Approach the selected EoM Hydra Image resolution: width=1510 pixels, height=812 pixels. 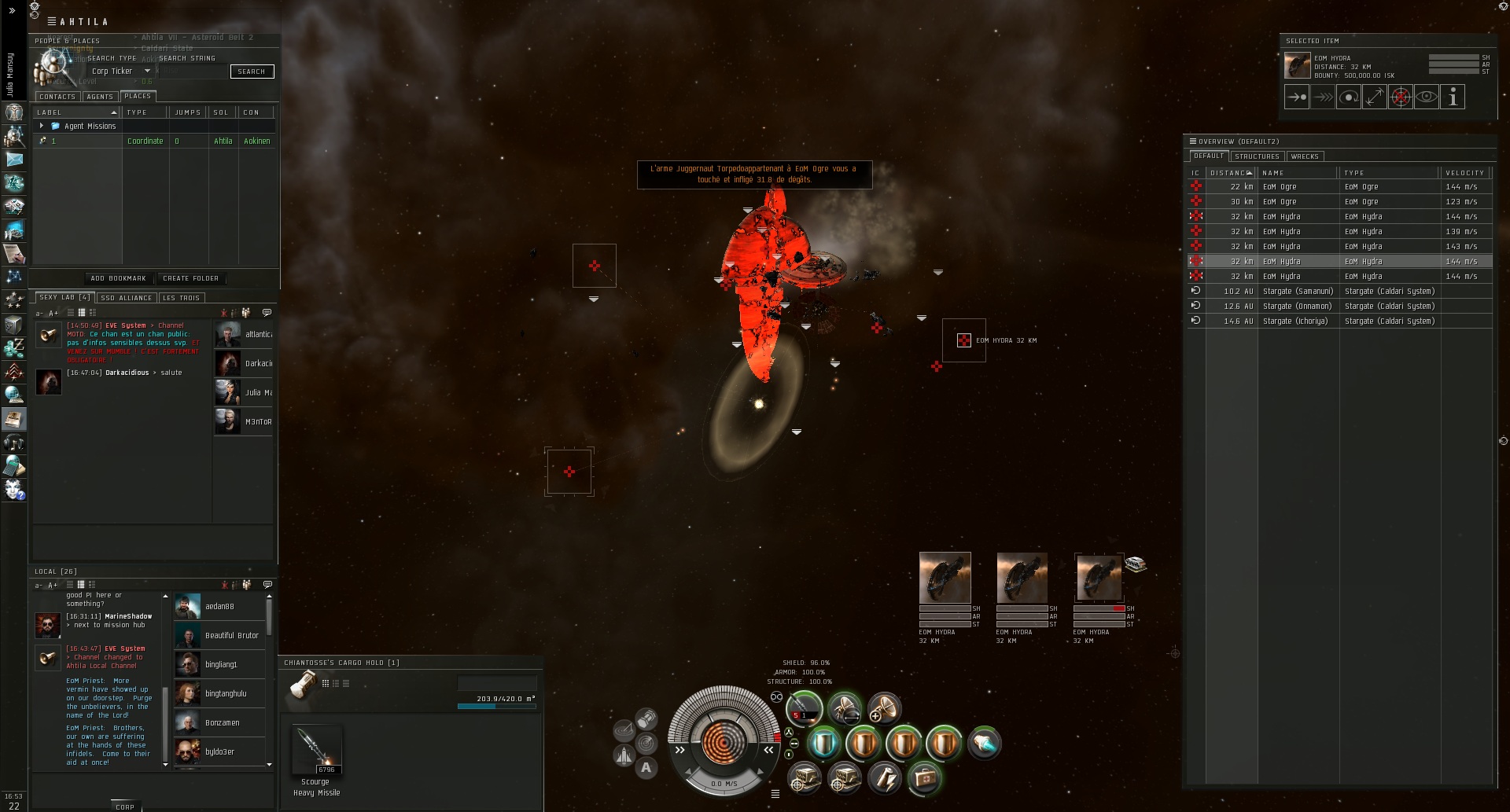tap(1297, 97)
